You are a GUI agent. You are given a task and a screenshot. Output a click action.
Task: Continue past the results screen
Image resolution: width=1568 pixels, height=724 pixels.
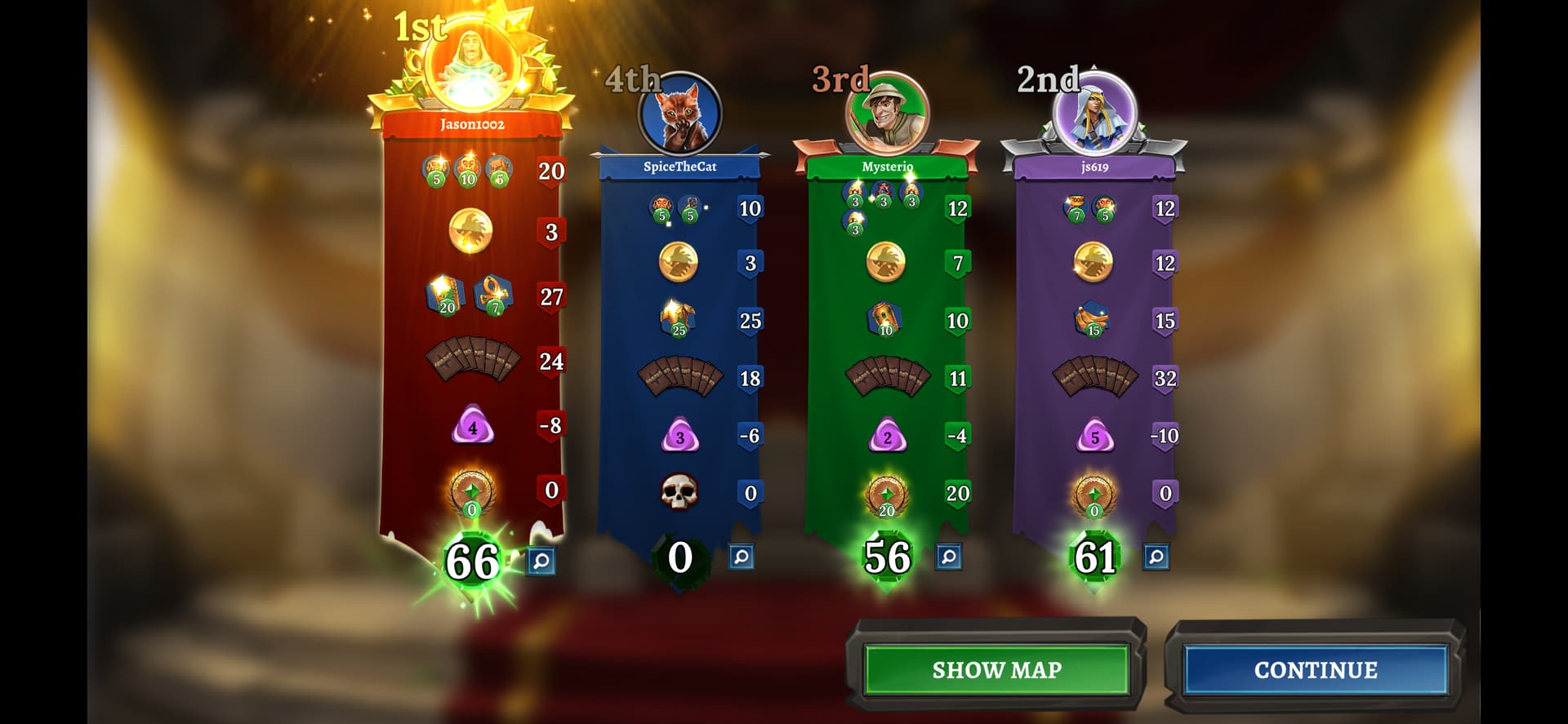[1315, 669]
